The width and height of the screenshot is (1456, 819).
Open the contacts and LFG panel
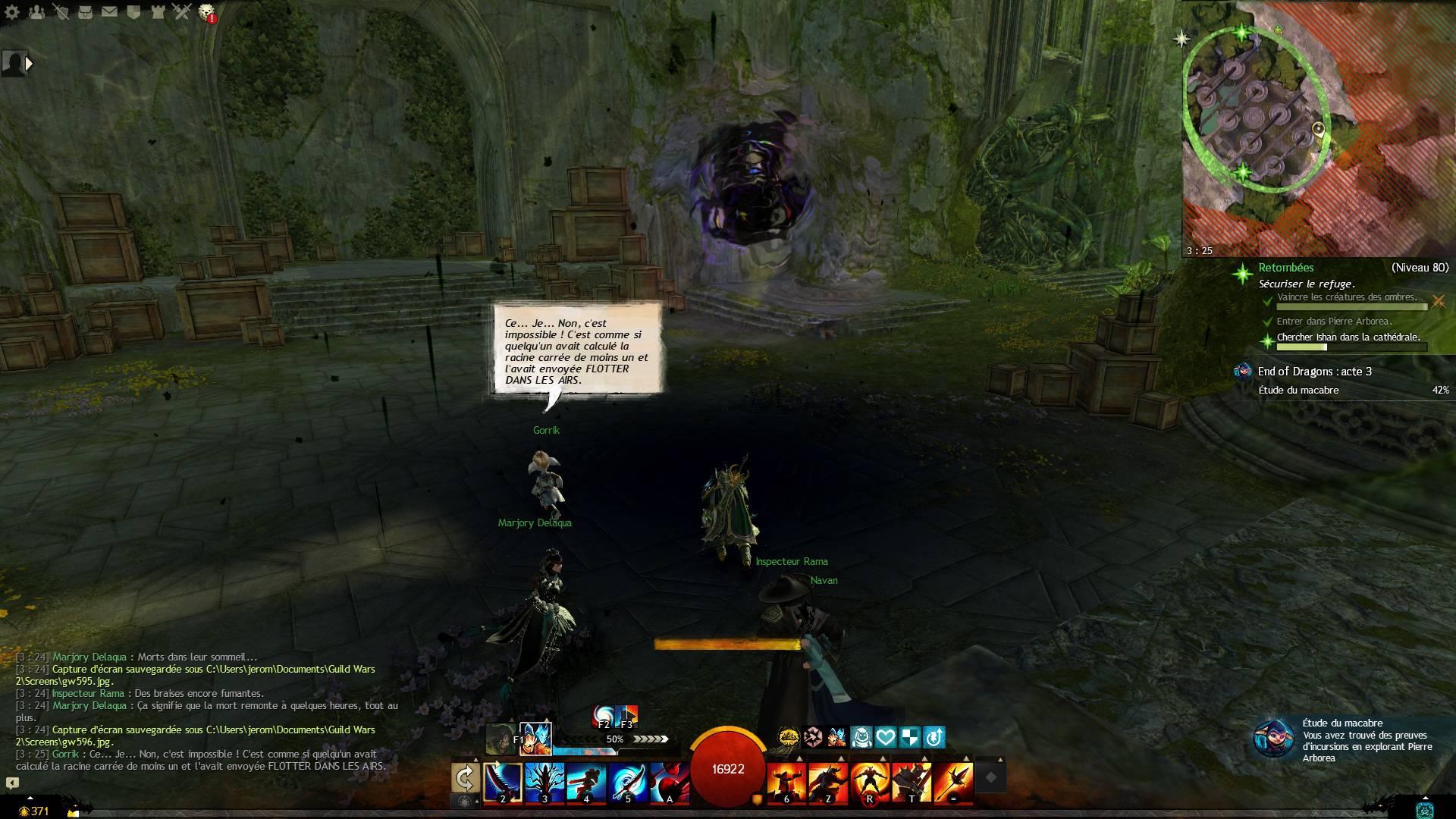click(x=36, y=12)
